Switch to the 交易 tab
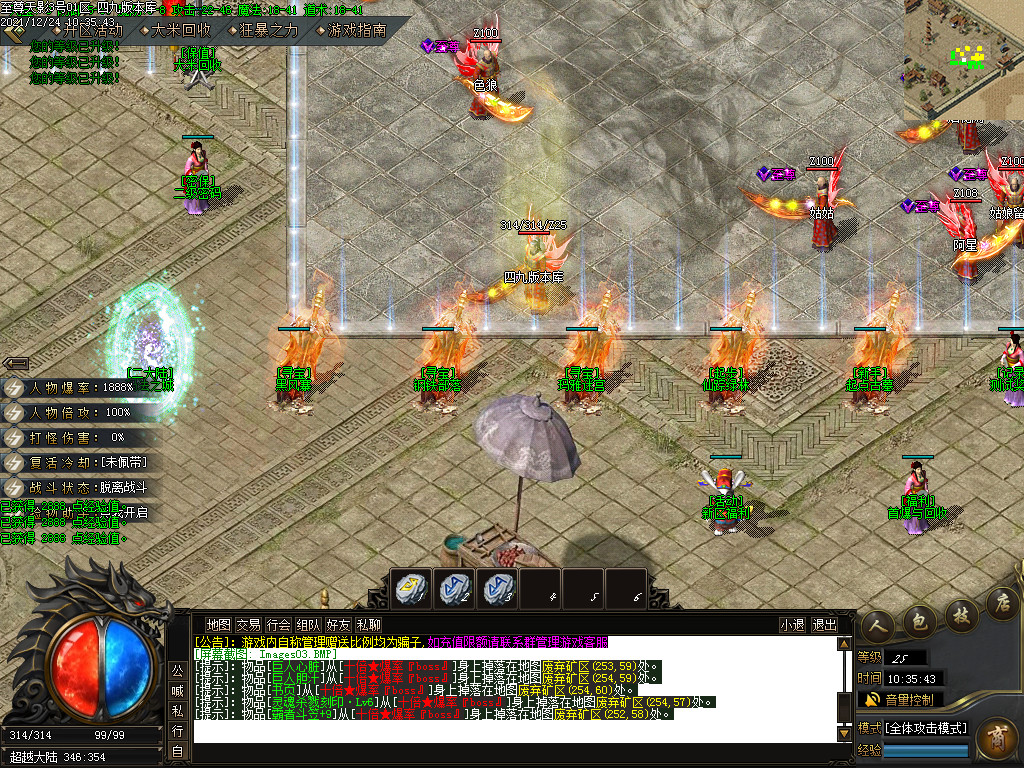Screen dimensions: 1024x768 248,624
